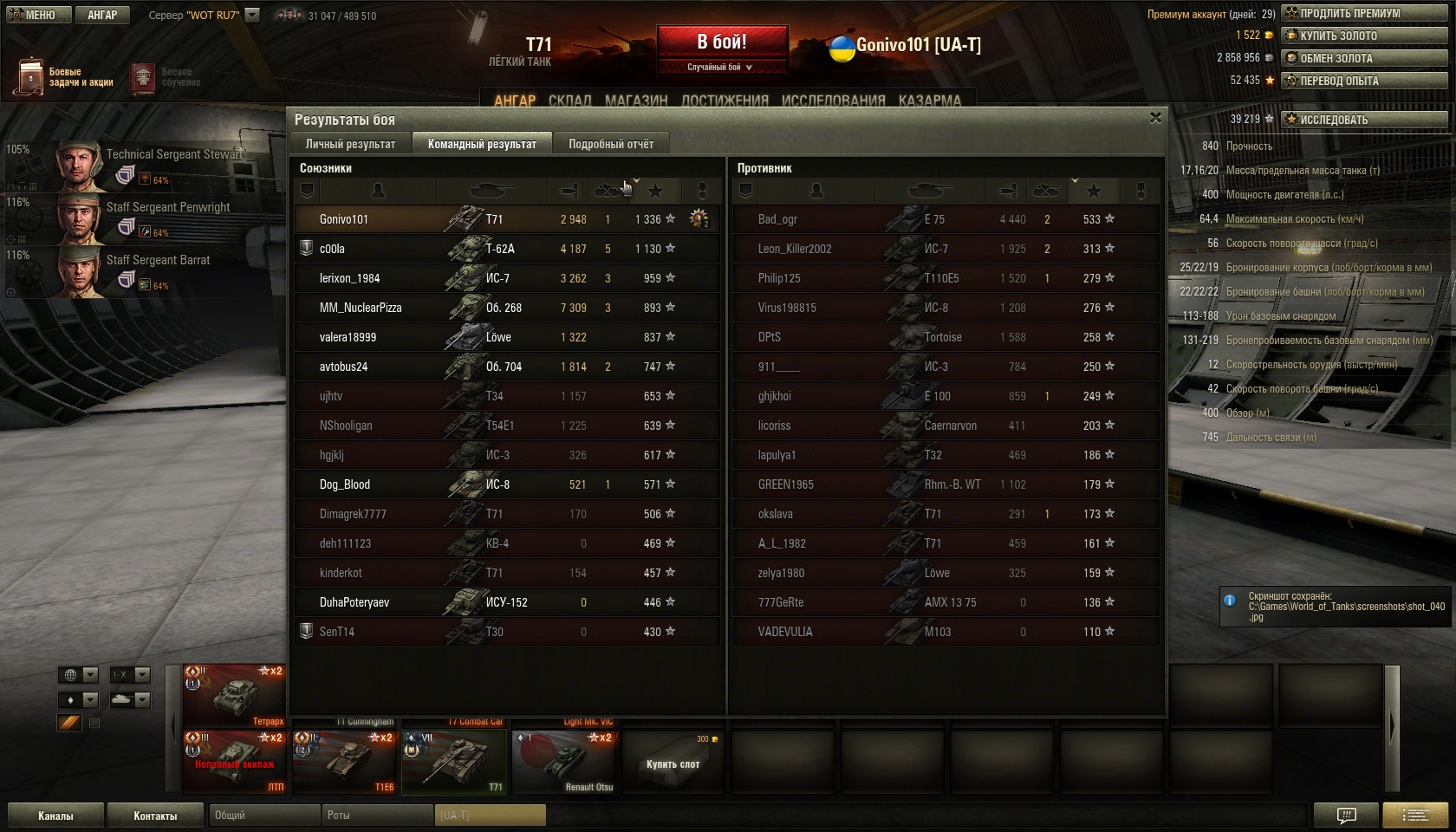Open the ИССЛЕДОВАНИЯ section
Image resolution: width=1456 pixels, height=832 pixels.
tap(833, 101)
